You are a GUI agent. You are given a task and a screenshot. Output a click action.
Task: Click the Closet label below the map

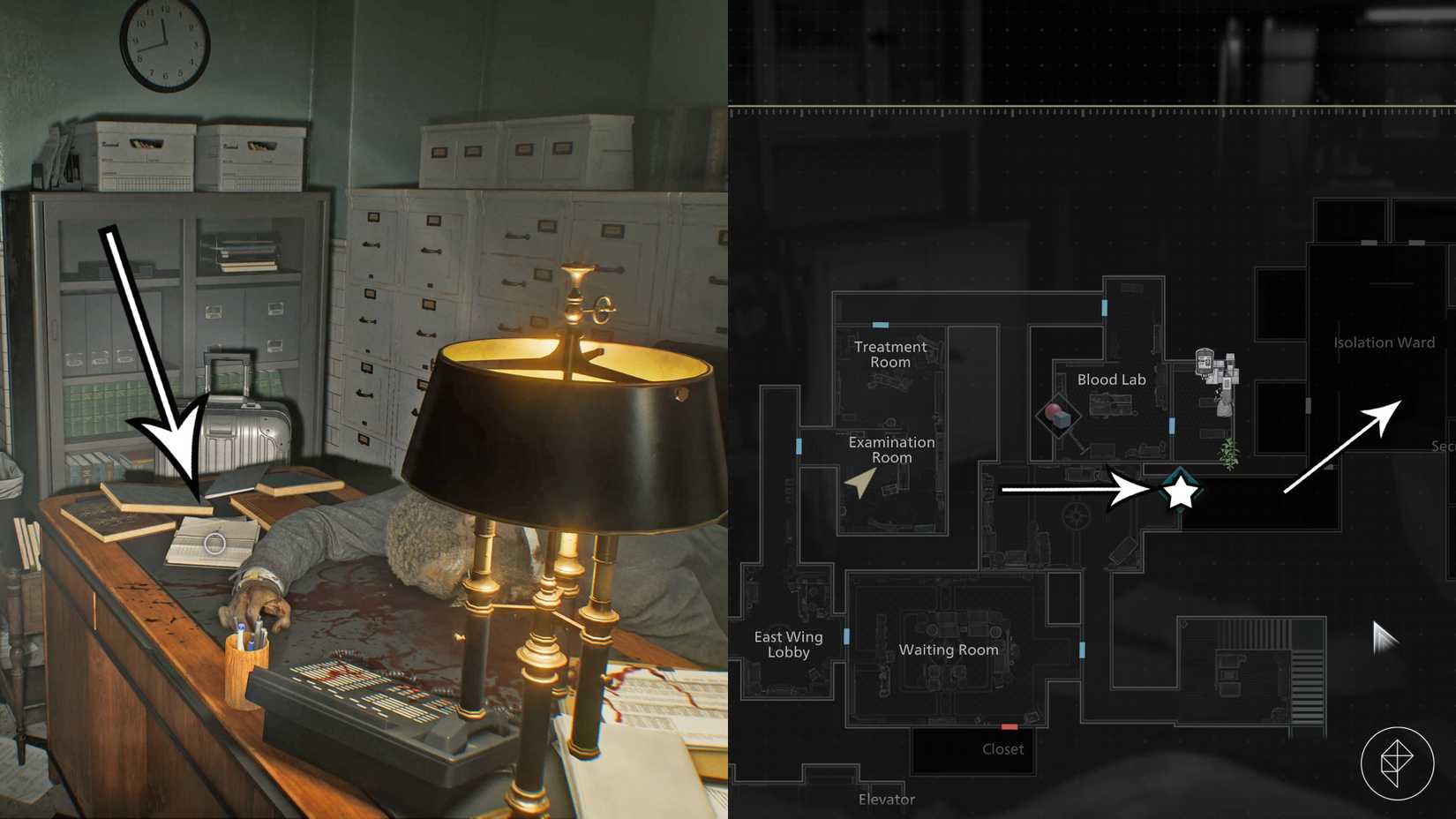1002,749
